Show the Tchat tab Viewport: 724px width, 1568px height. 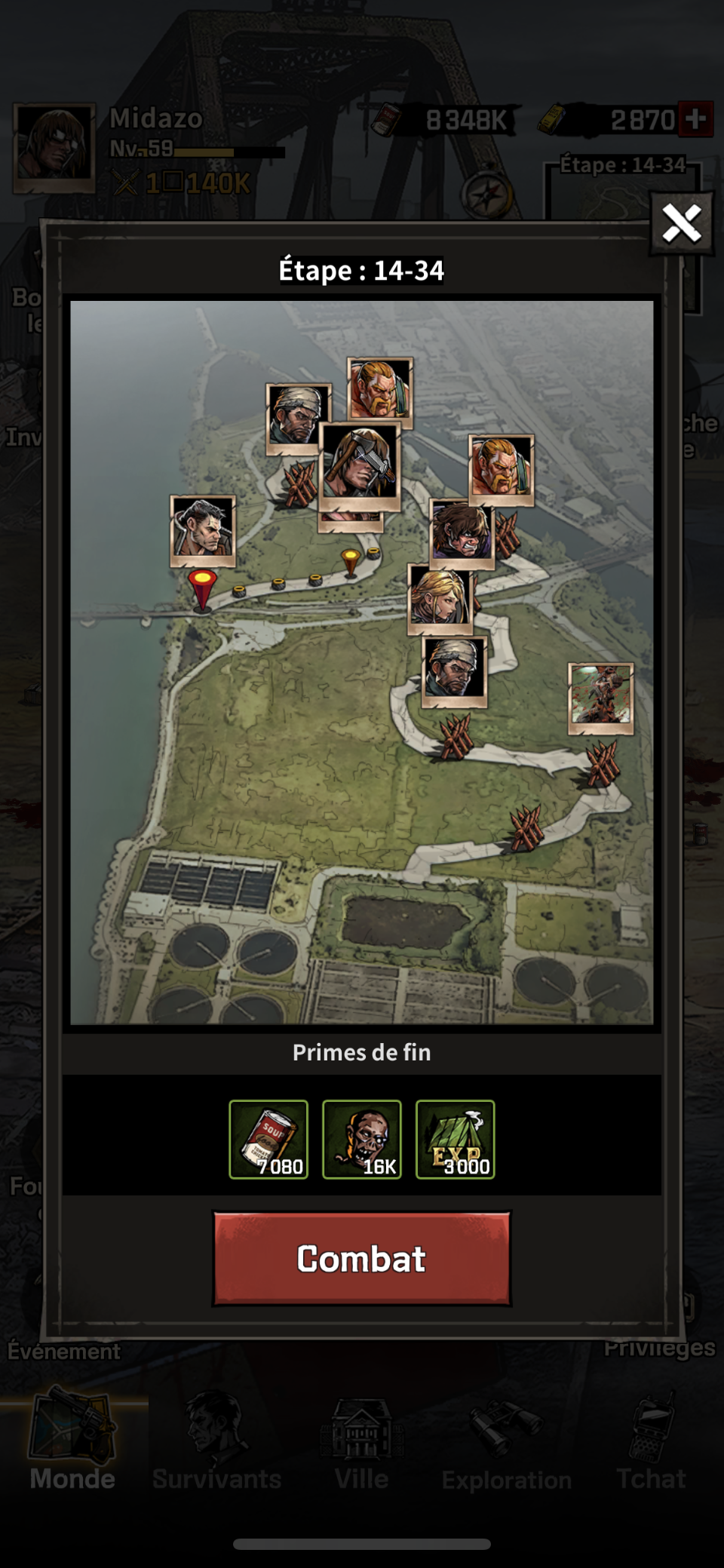[651, 1442]
